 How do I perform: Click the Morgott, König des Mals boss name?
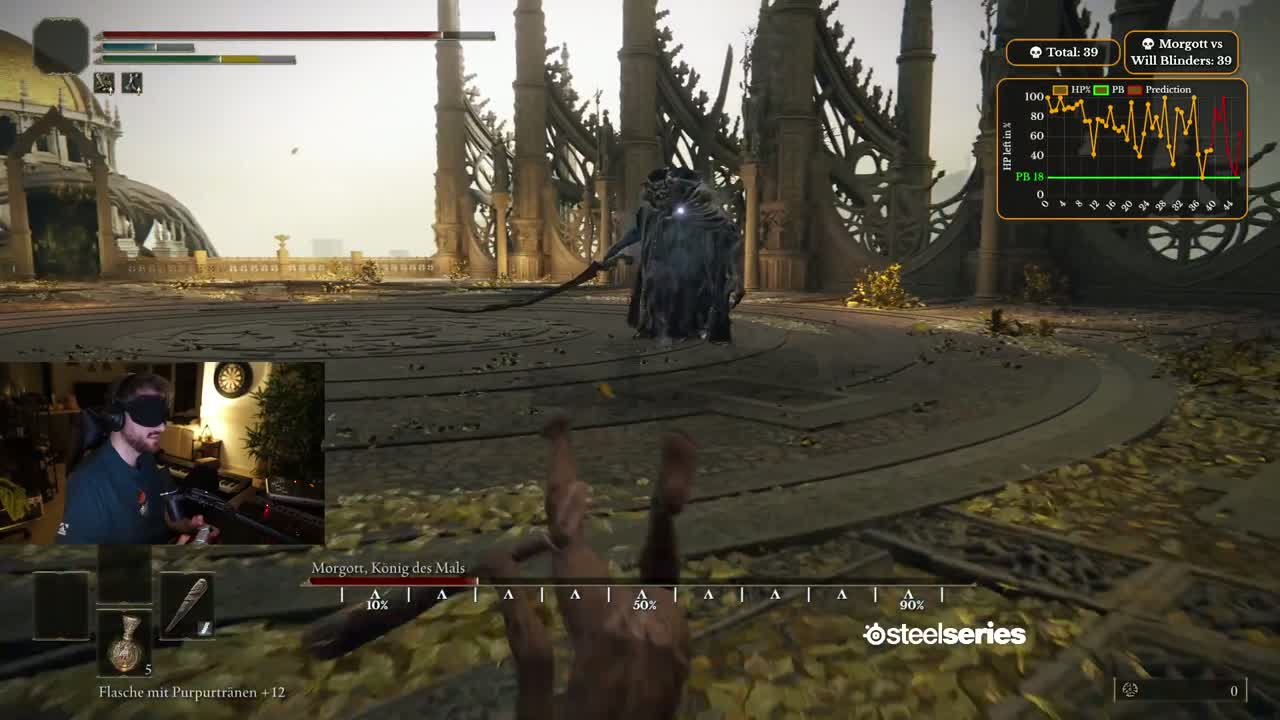(x=387, y=566)
